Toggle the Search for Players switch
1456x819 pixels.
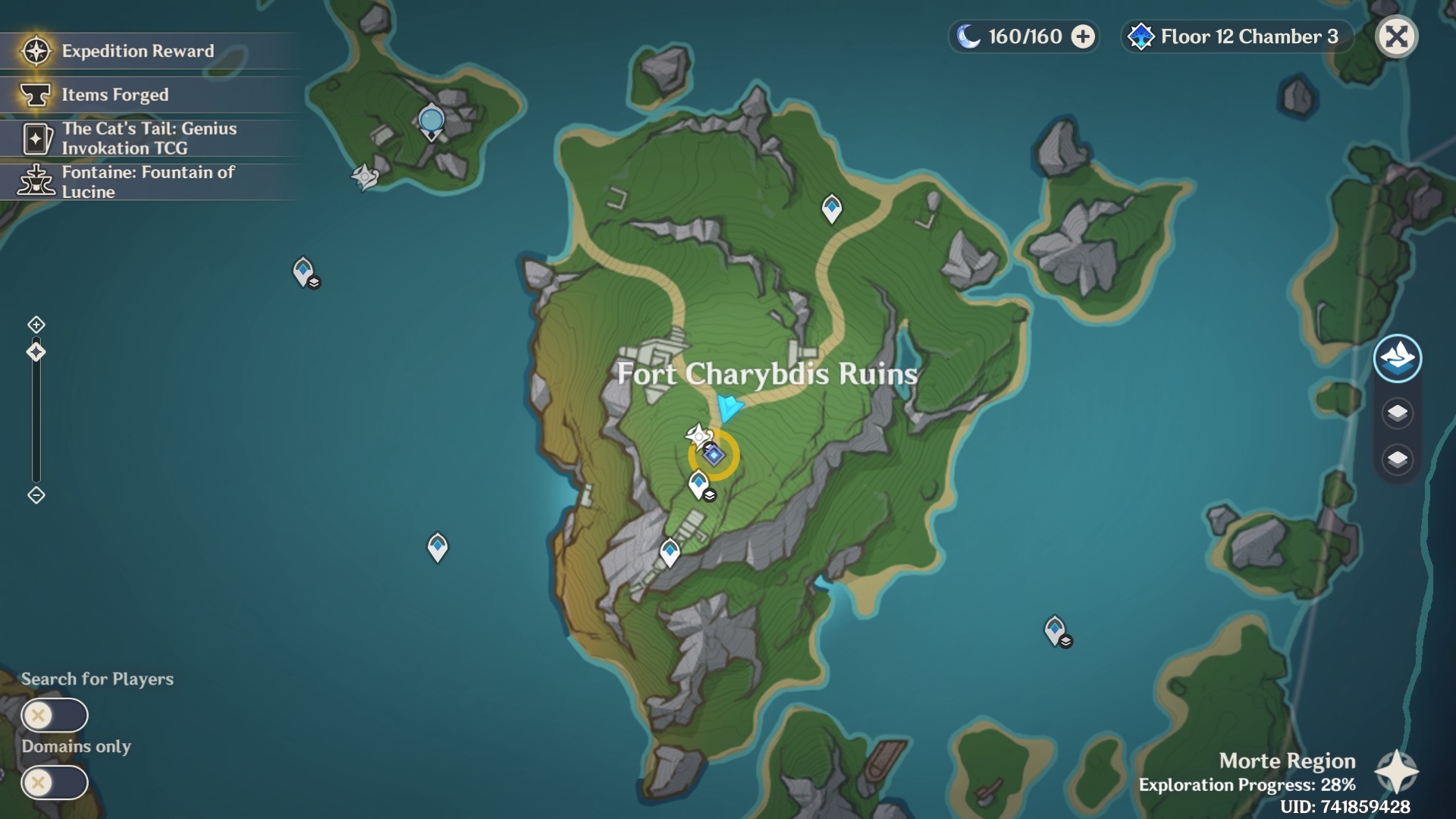tap(55, 715)
